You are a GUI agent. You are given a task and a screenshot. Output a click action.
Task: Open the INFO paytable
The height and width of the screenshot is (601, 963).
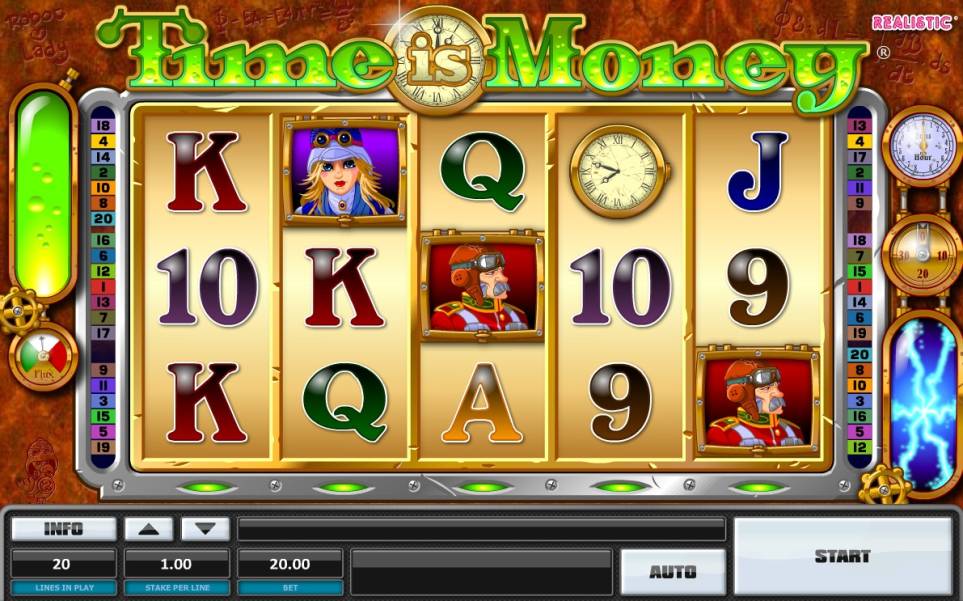(x=63, y=529)
